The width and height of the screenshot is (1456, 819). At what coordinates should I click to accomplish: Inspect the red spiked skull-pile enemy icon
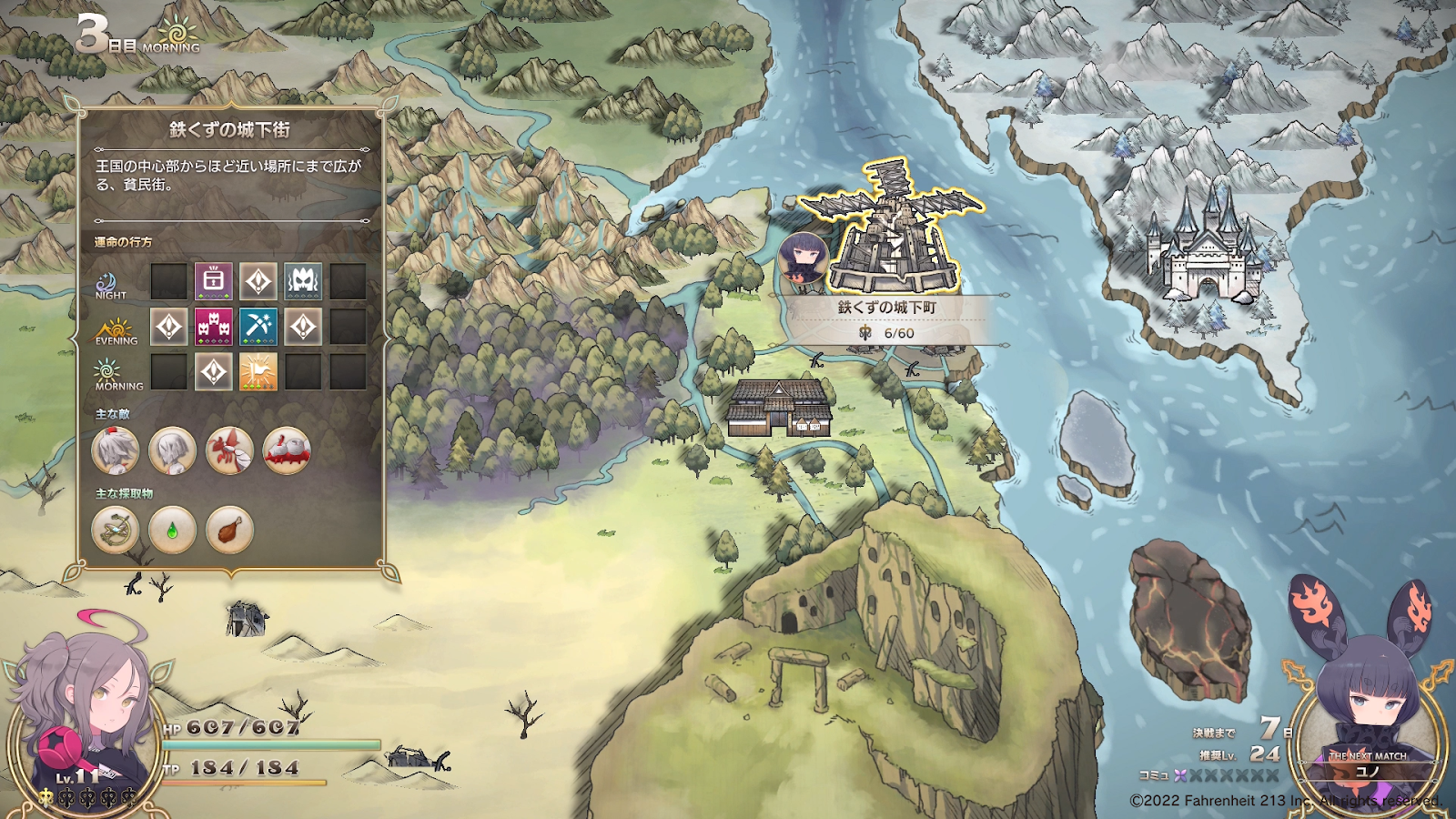tap(287, 450)
